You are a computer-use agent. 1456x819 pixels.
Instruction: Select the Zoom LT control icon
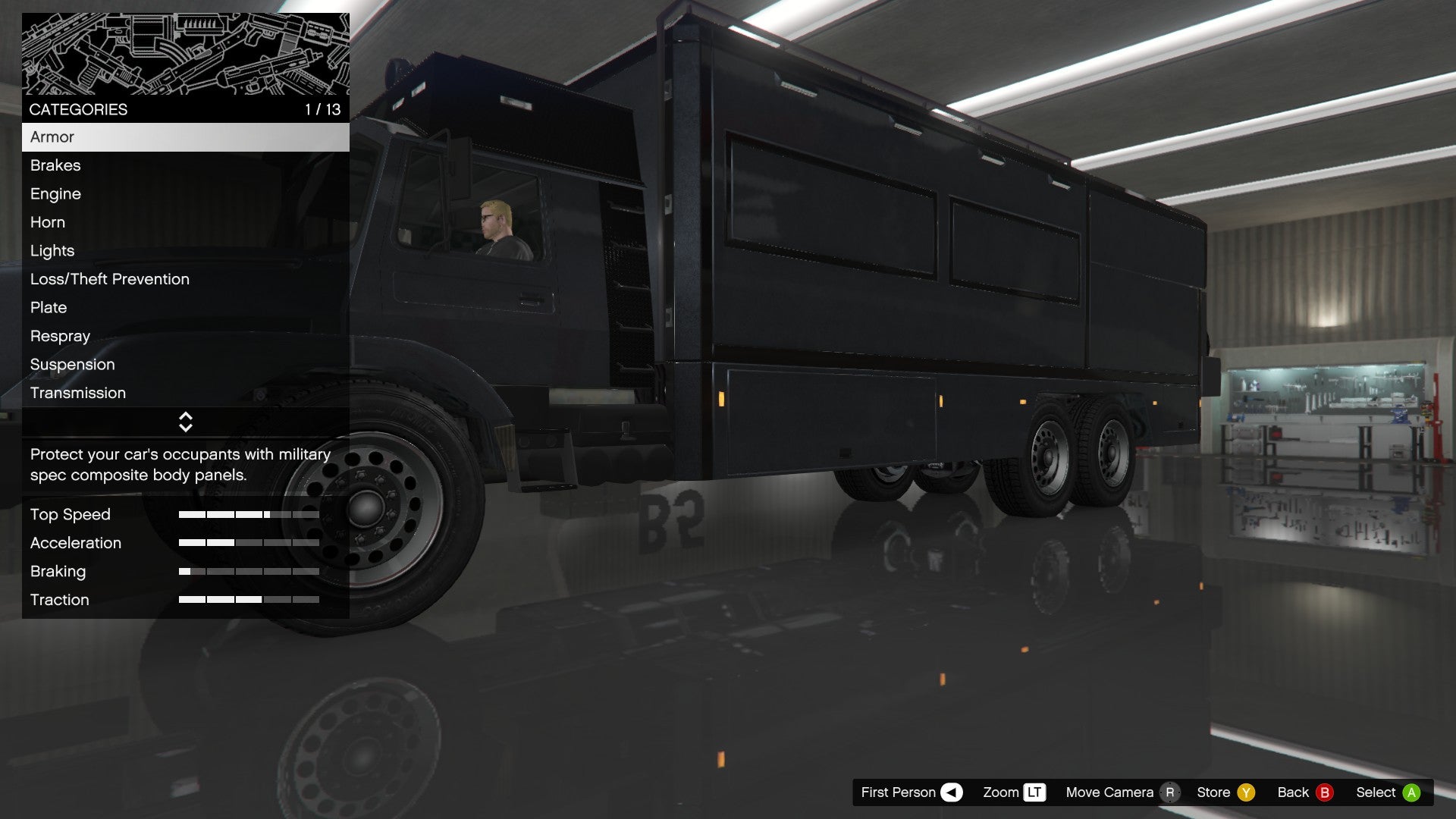click(1034, 792)
